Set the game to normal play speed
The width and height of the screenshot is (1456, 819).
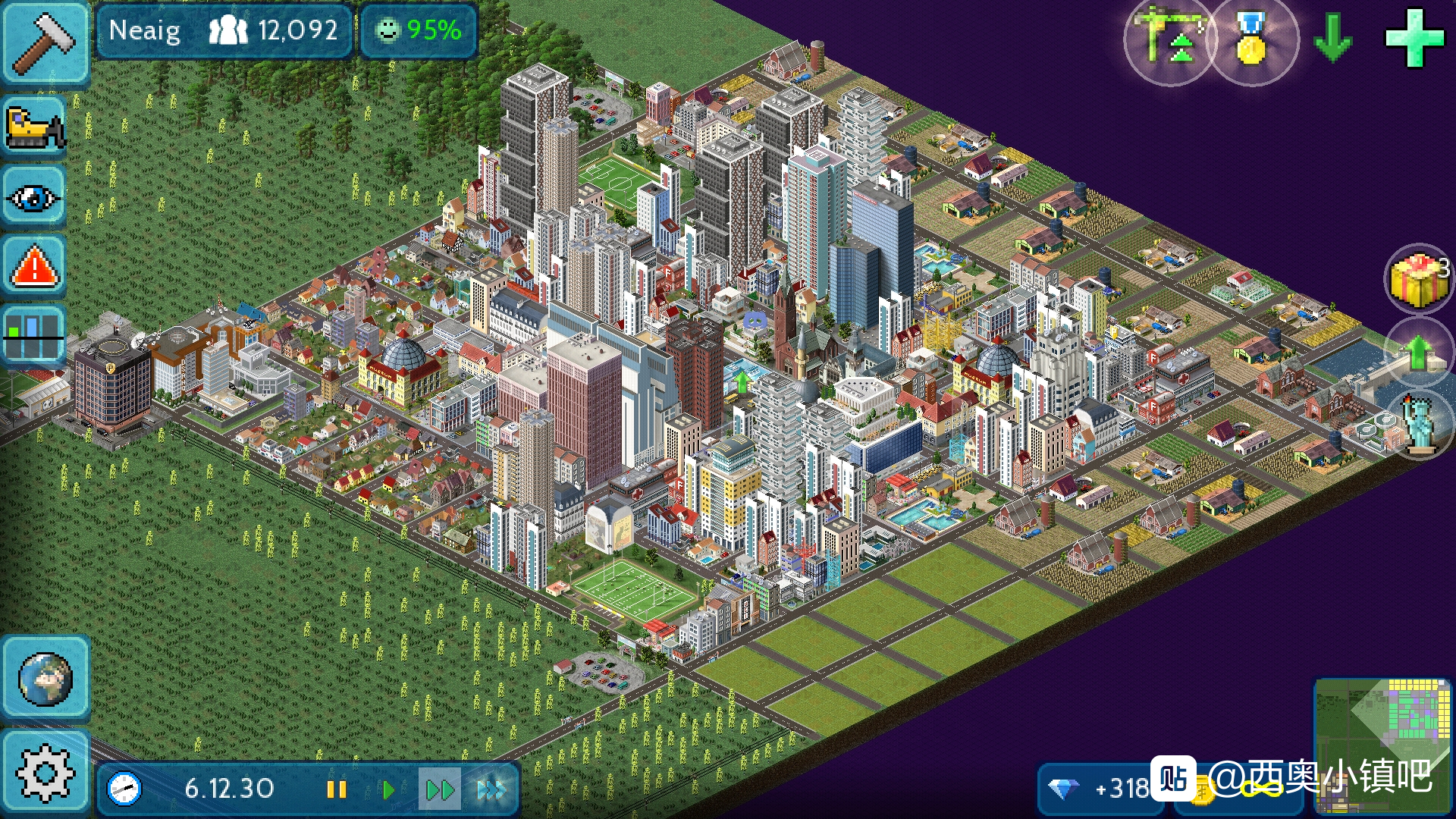point(388,790)
